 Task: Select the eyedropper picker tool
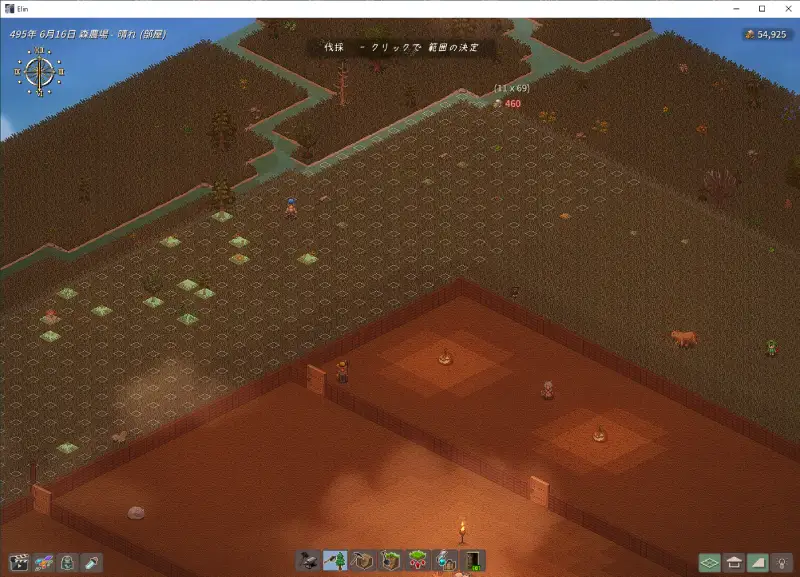click(91, 563)
